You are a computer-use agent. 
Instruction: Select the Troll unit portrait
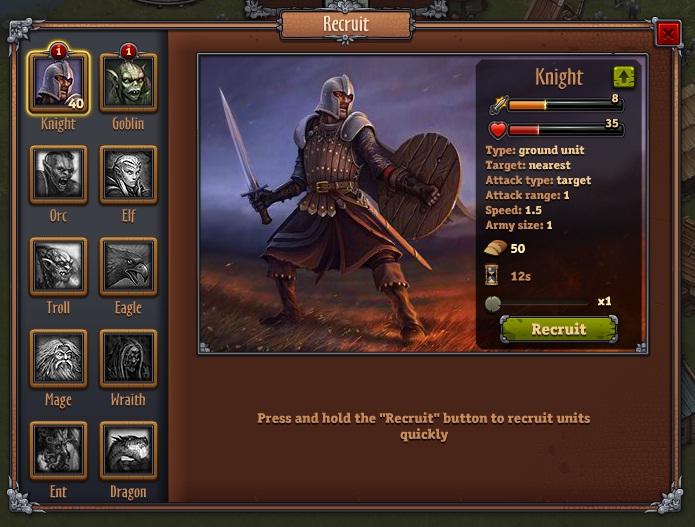pos(59,266)
